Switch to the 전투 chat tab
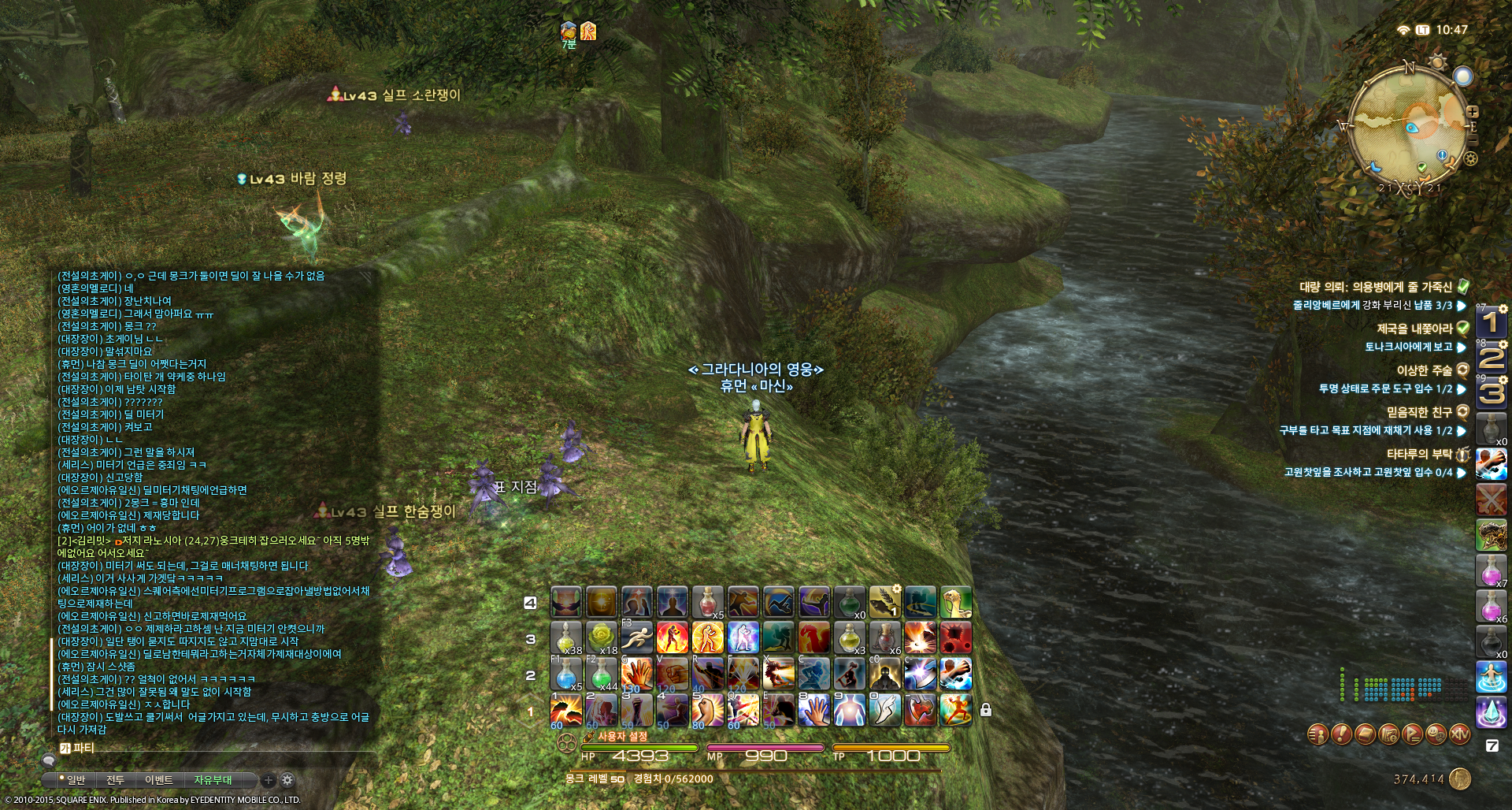Image resolution: width=1512 pixels, height=810 pixels. pos(115,780)
